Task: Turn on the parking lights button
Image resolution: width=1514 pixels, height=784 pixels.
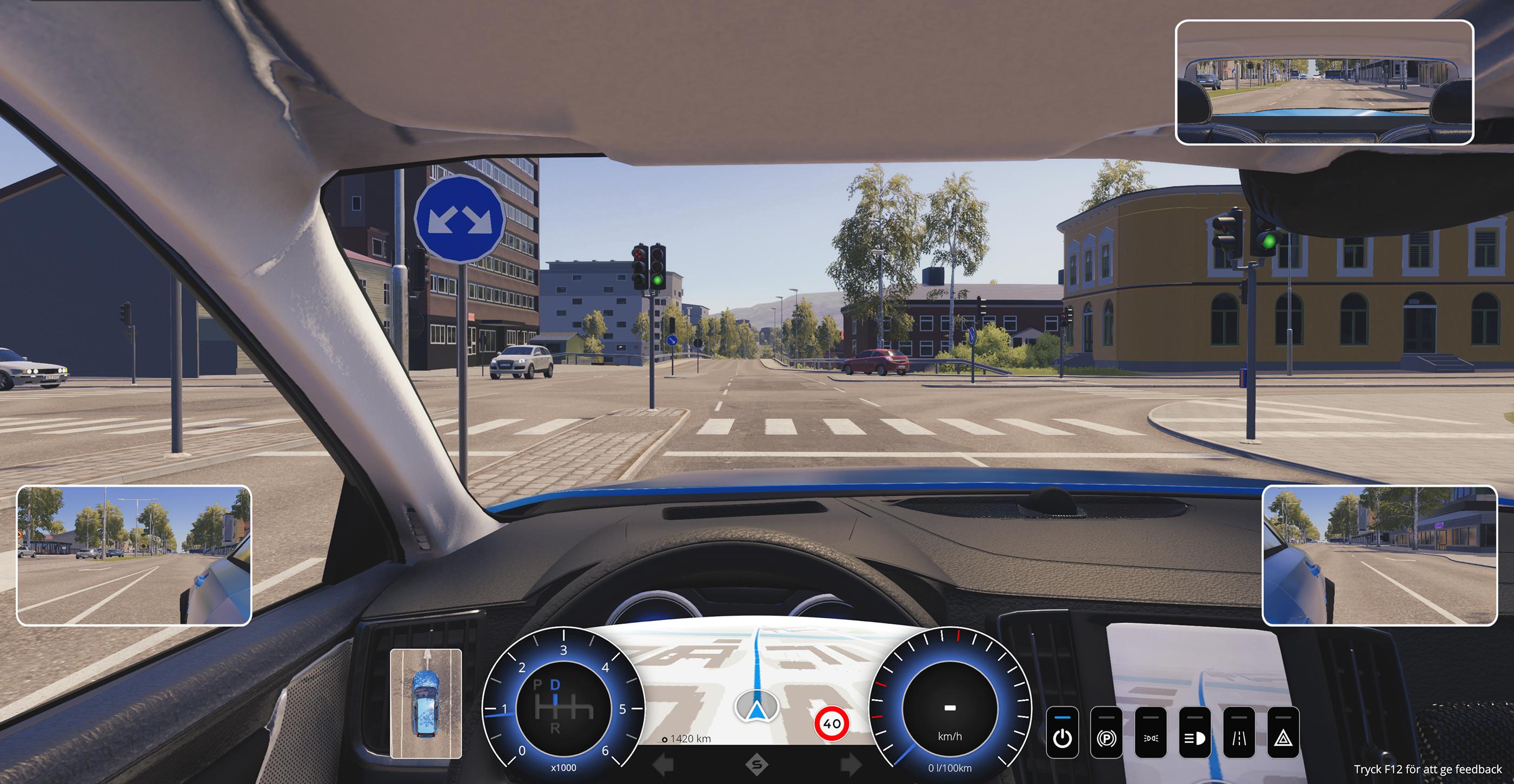Action: point(1150,734)
